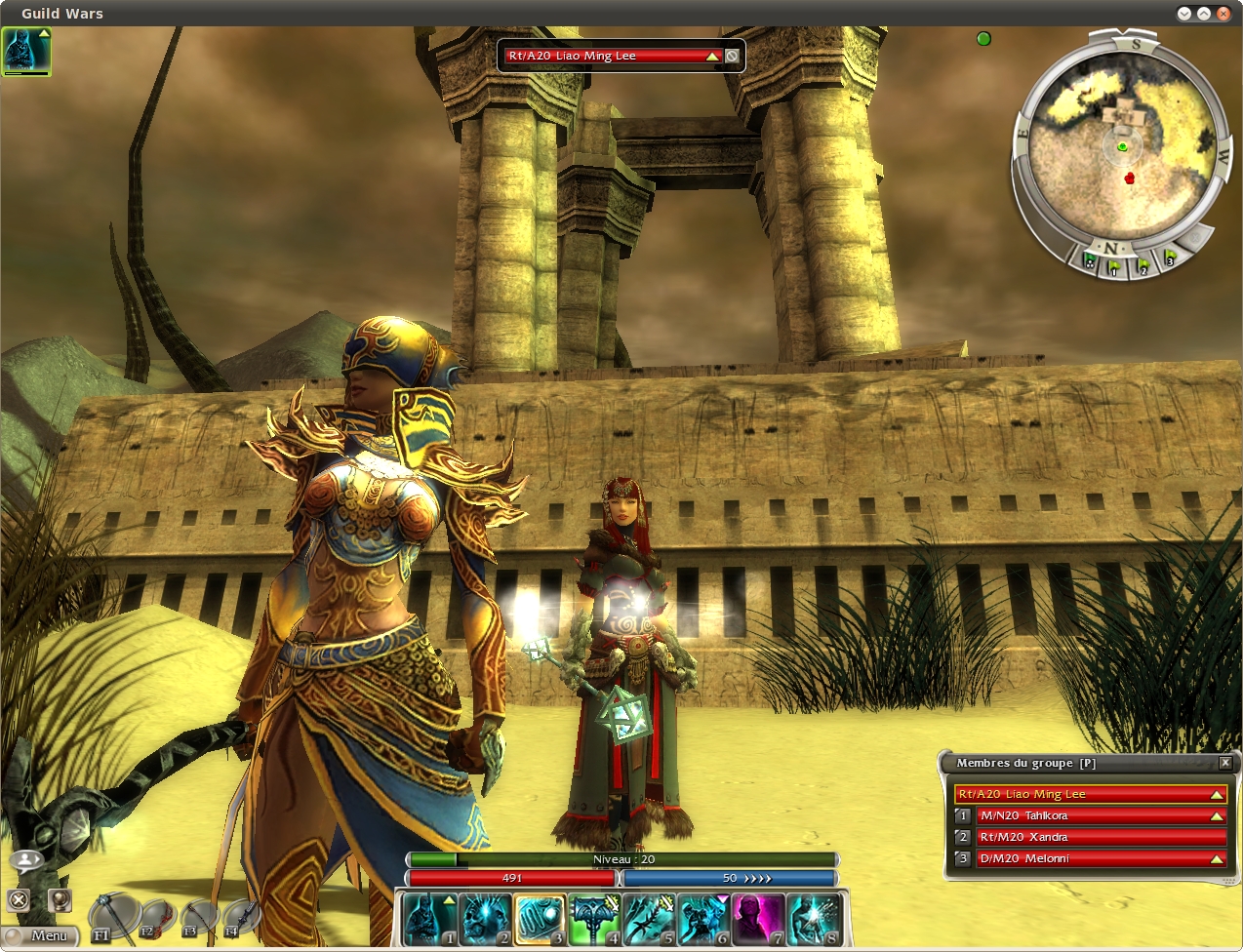Screen dimensions: 1243x952
Task: Cast the green hammer skill in slot 4
Action: [594, 920]
